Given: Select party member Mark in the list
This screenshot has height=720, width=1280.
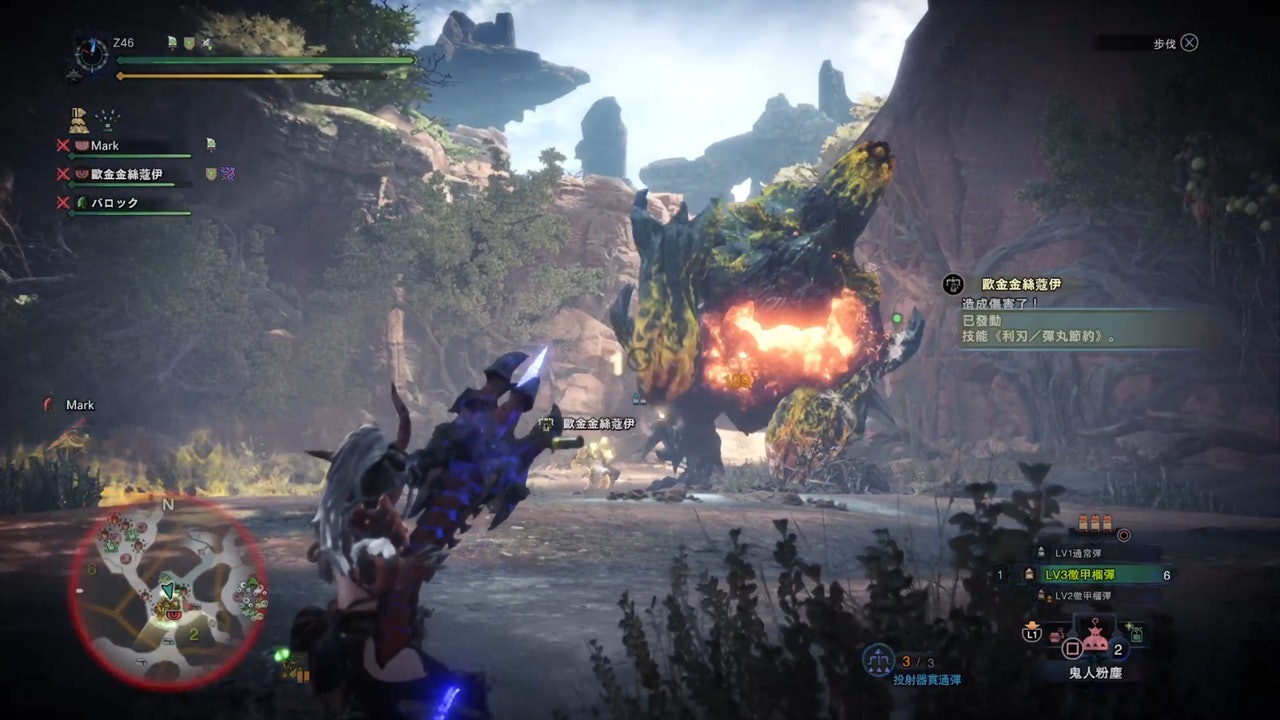Looking at the screenshot, I should pyautogui.click(x=104, y=146).
